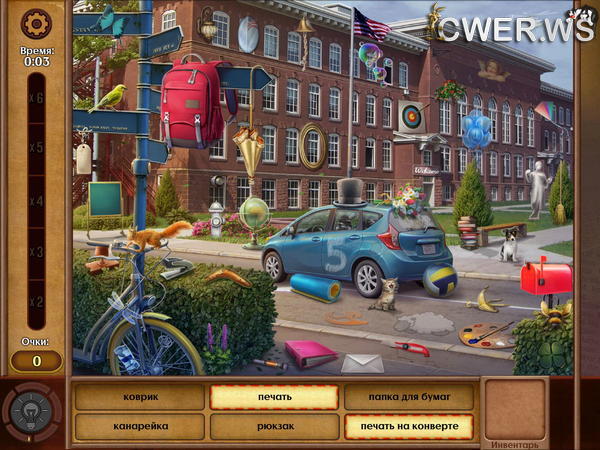Pick the «папка для бумаг» entry
Viewport: 600px width, 450px height.
(x=409, y=397)
